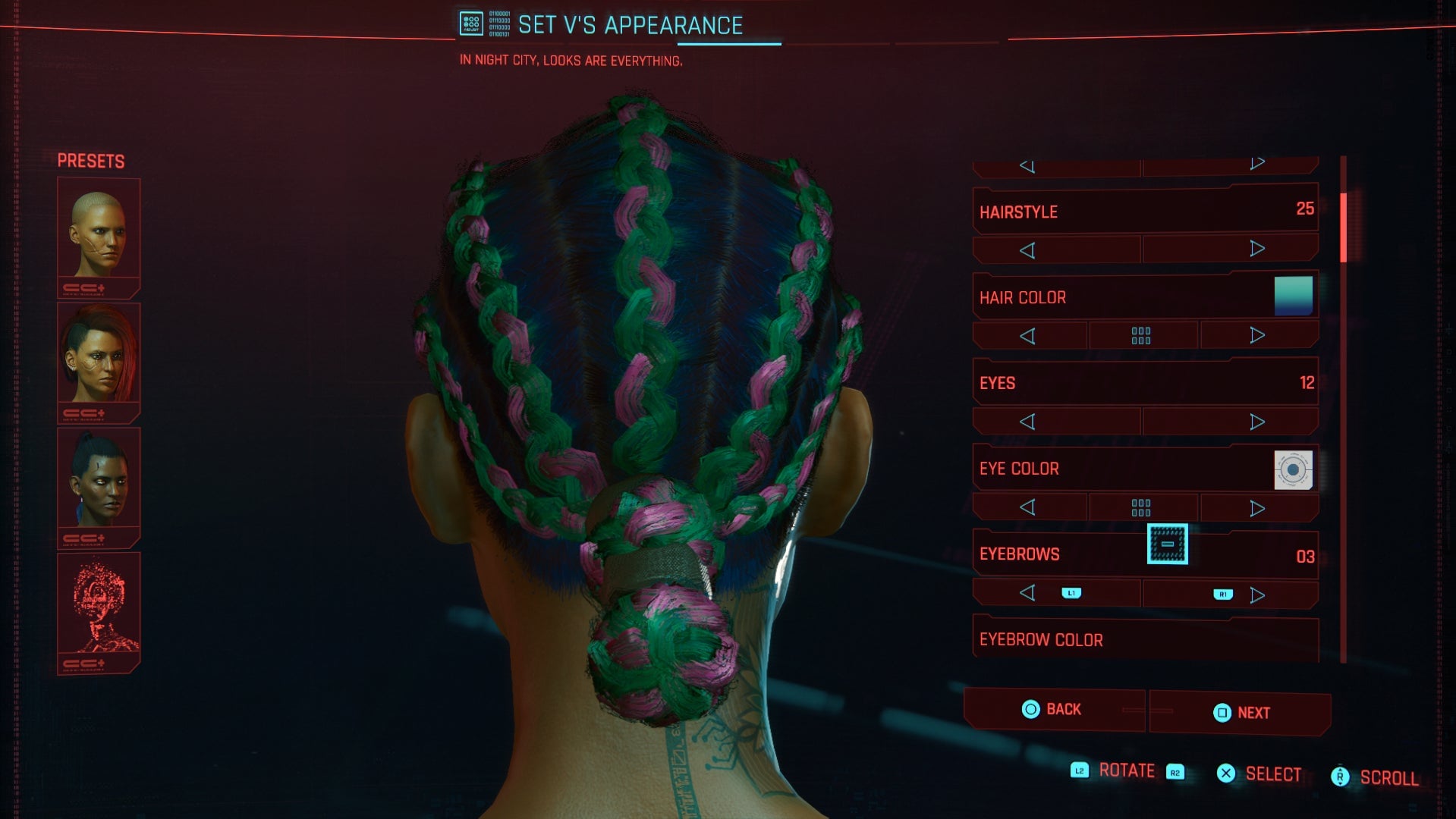The height and width of the screenshot is (819, 1456).
Task: Advance Hairstyle with the right arrow
Action: [1256, 247]
